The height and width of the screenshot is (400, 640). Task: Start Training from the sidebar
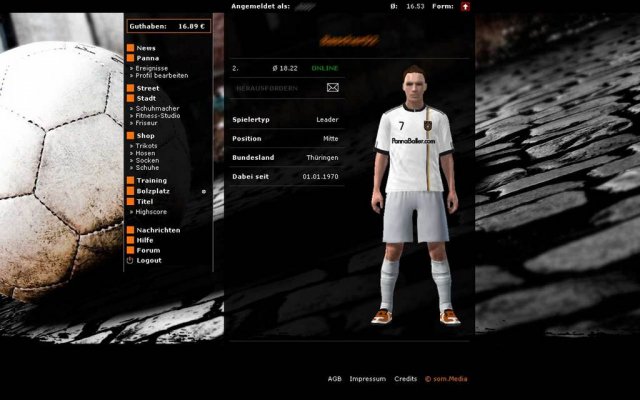pyautogui.click(x=151, y=180)
